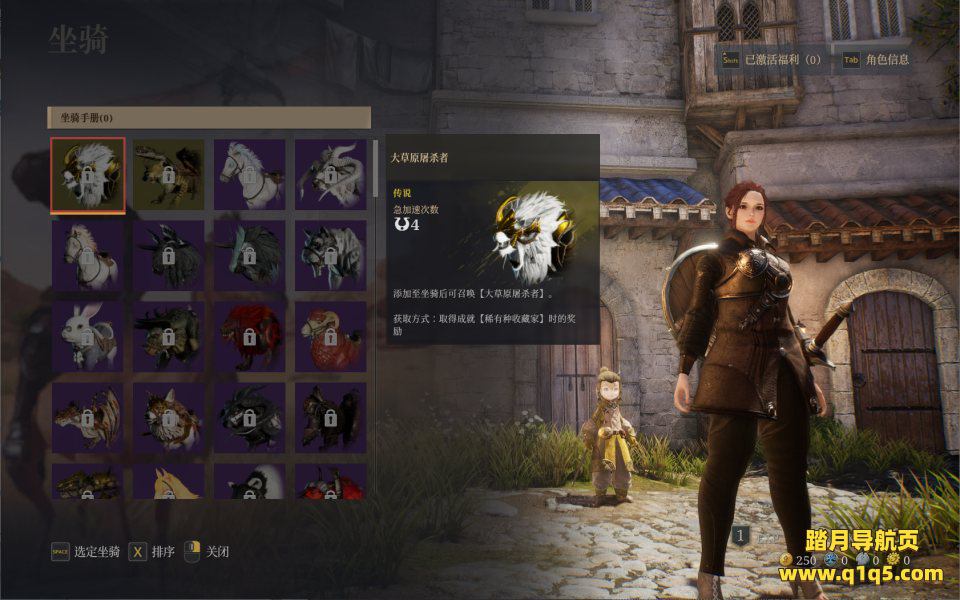Select the white lion mount 大草原屠杀者
The image size is (960, 600).
pyautogui.click(x=88, y=175)
